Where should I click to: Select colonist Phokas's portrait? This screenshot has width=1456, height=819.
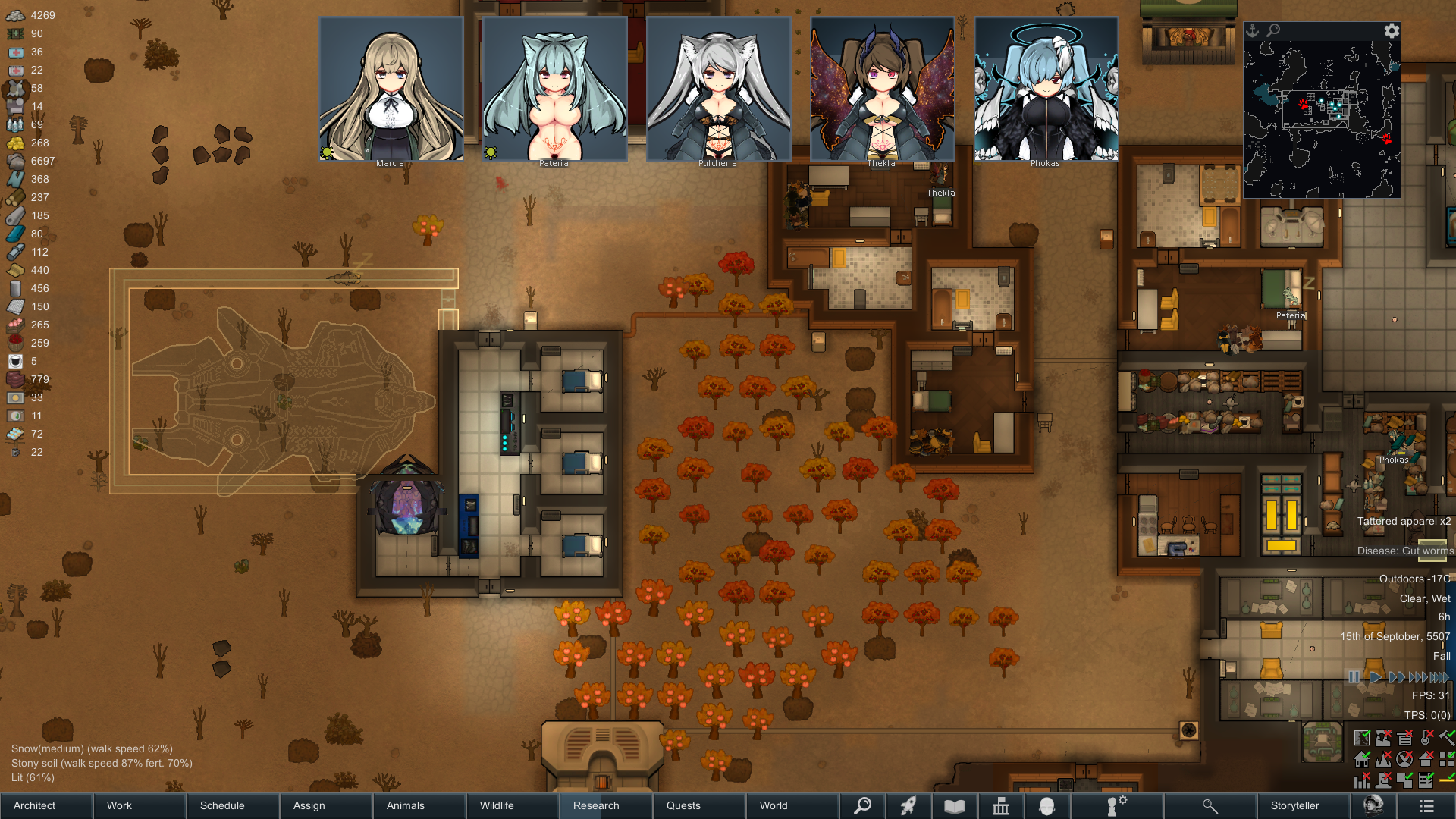click(1046, 89)
